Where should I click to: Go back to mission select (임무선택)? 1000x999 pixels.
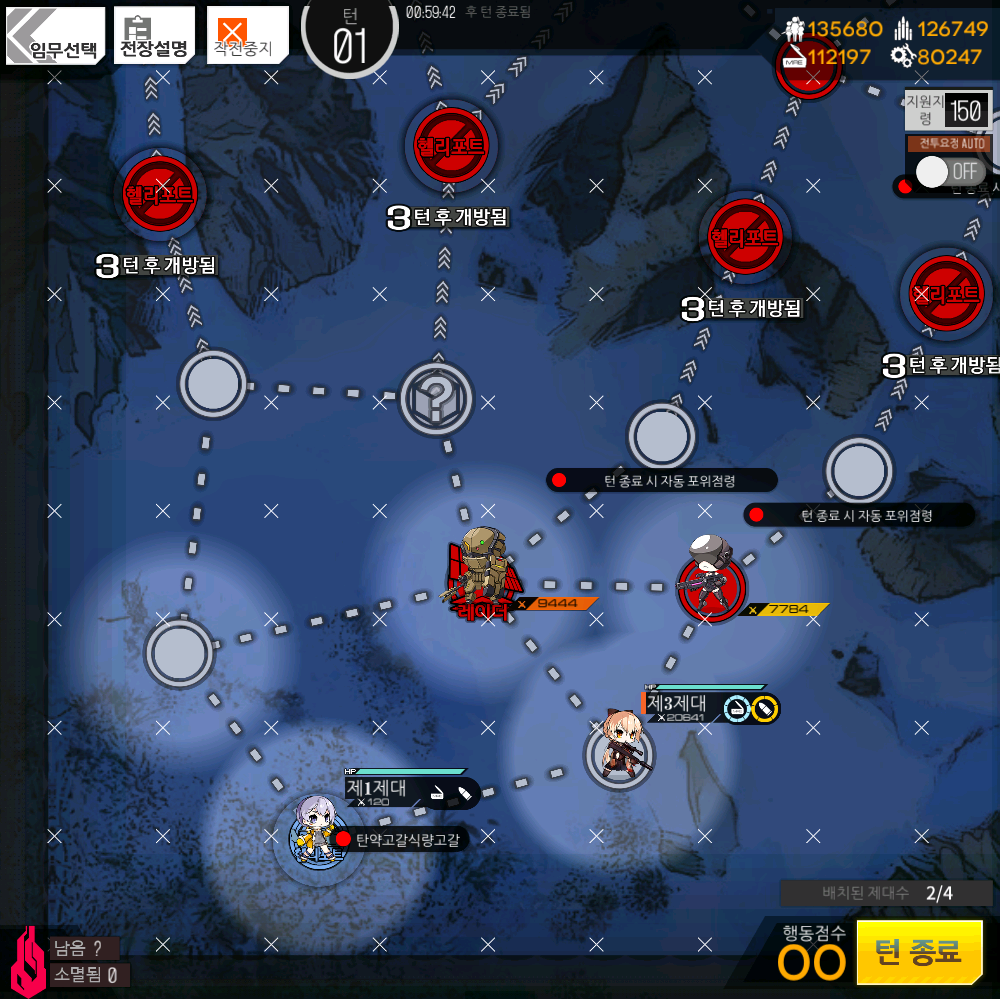coord(55,36)
